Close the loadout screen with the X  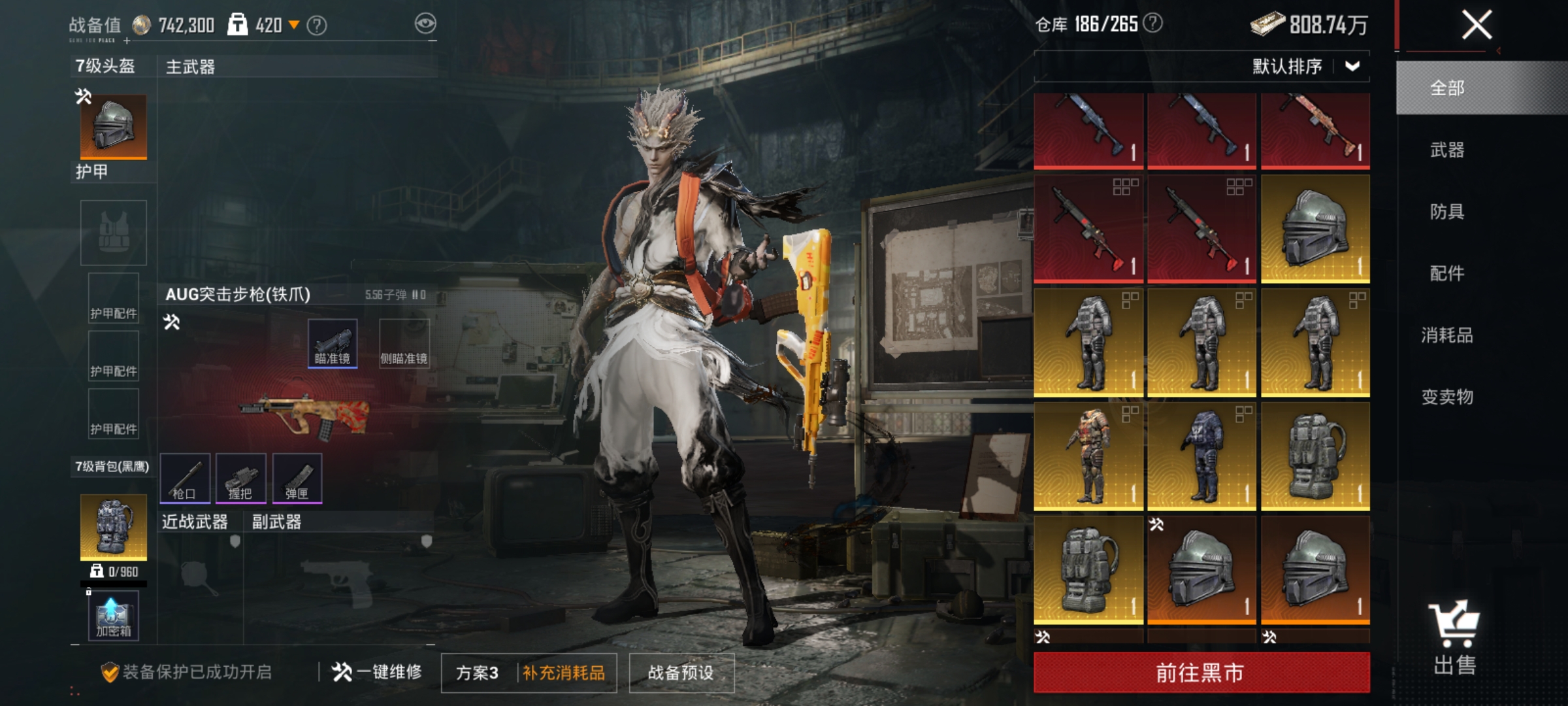click(x=1476, y=25)
